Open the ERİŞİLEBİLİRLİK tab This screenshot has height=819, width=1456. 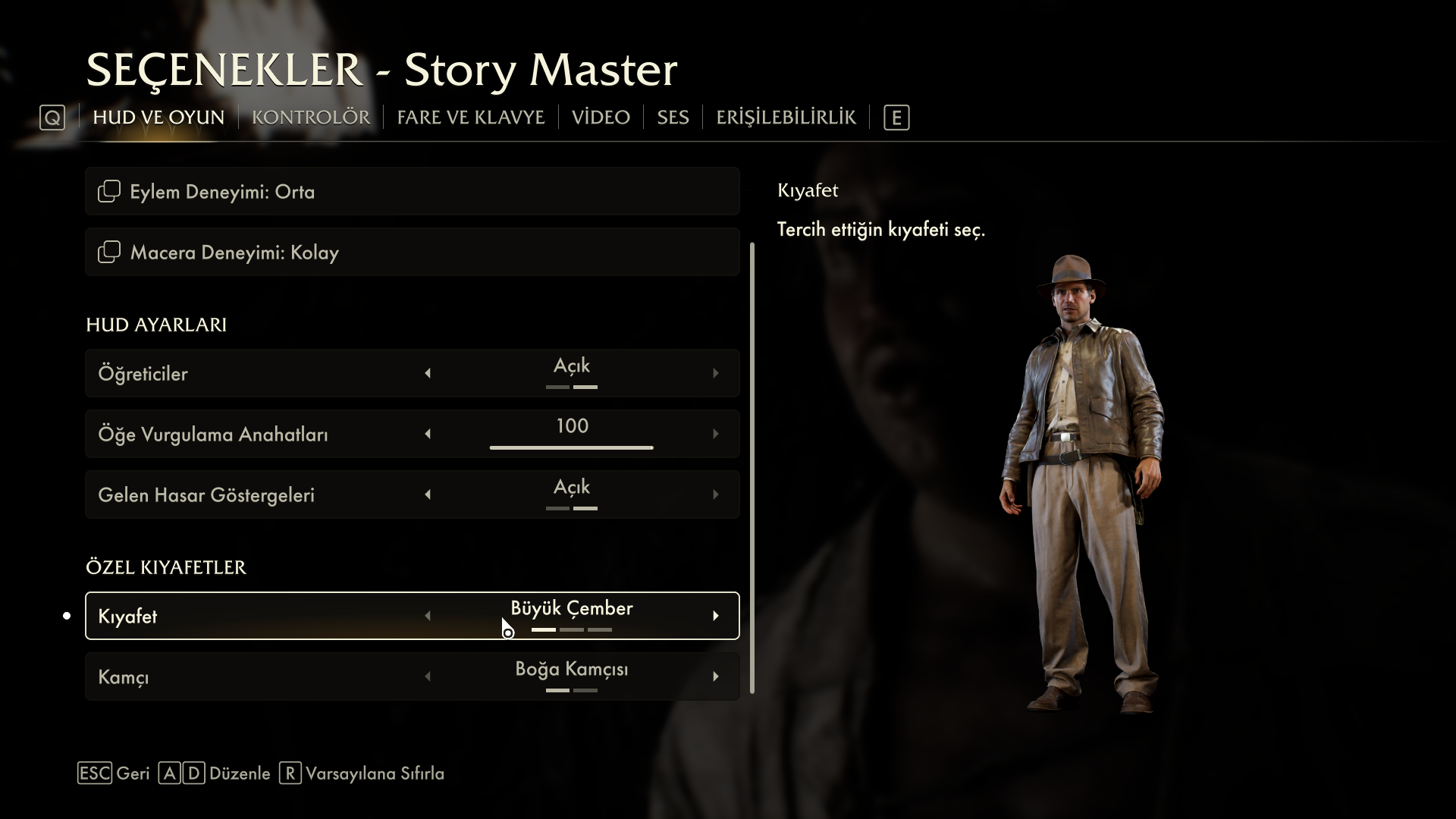tap(786, 118)
